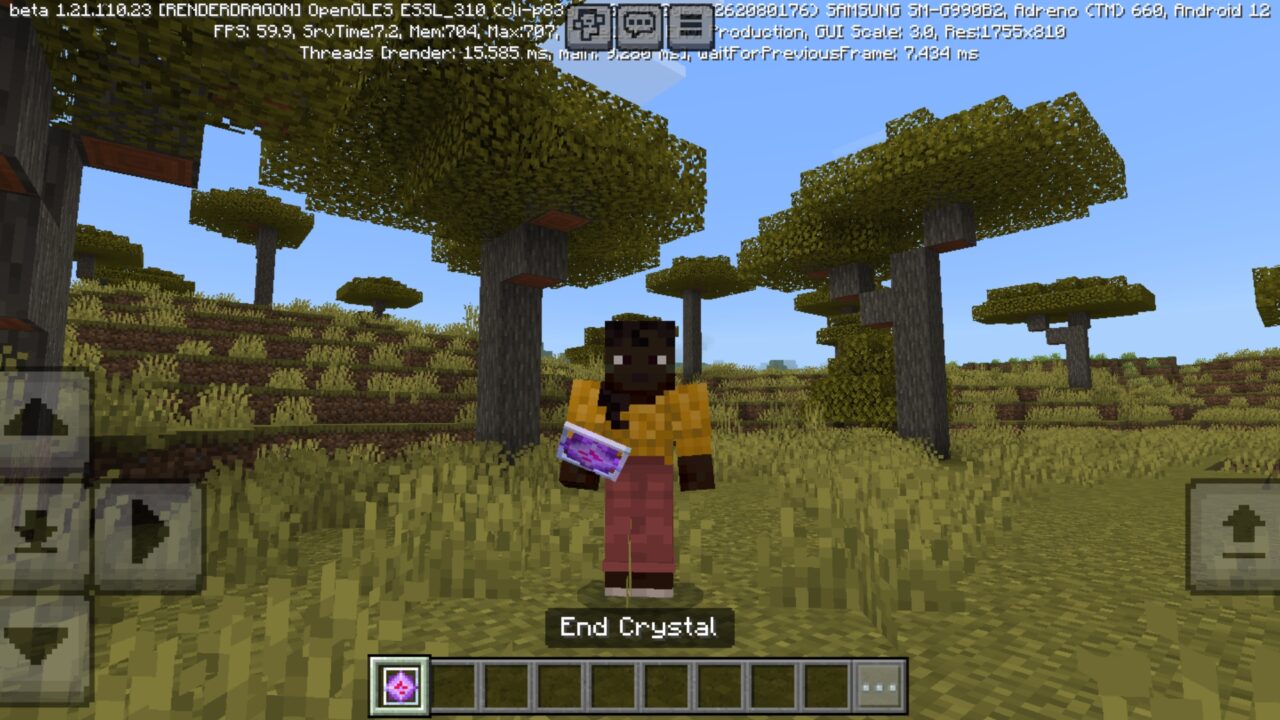Open inventory via the three-dots hotbar button
This screenshot has width=1280, height=720.
pos(879,687)
